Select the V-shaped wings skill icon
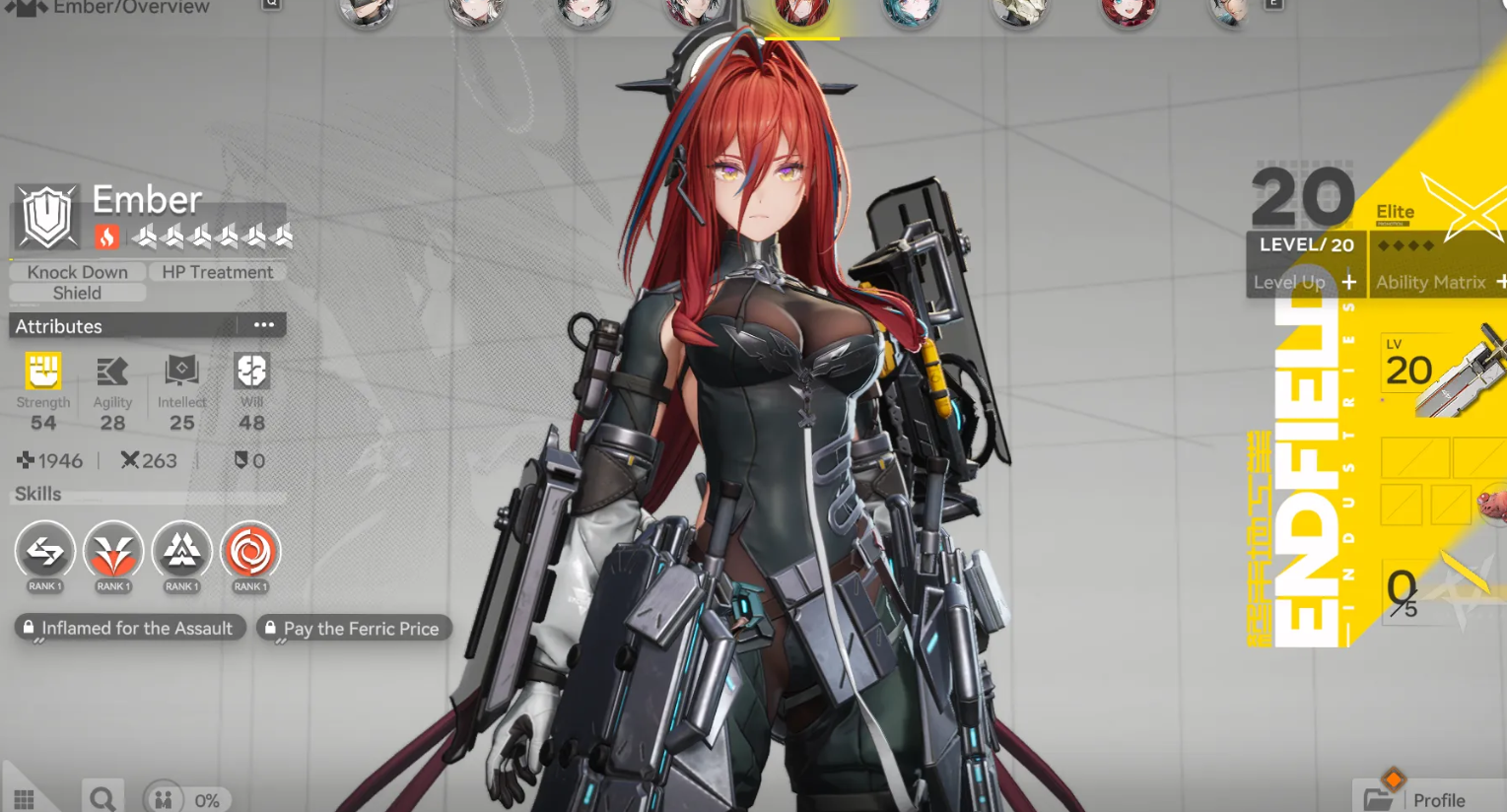This screenshot has height=812, width=1507. coord(113,552)
